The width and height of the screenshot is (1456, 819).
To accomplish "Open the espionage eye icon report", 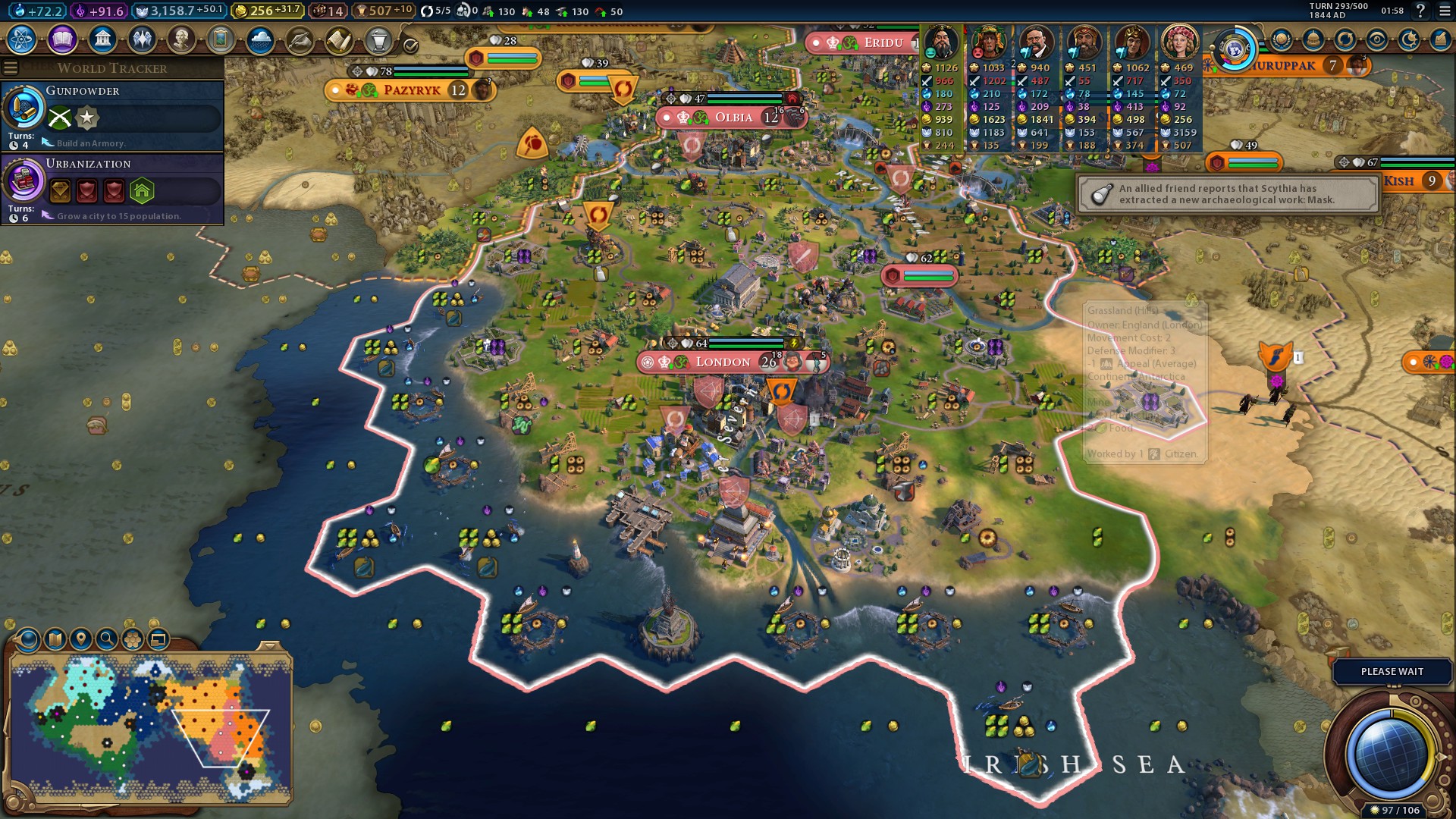I will click(x=1377, y=40).
